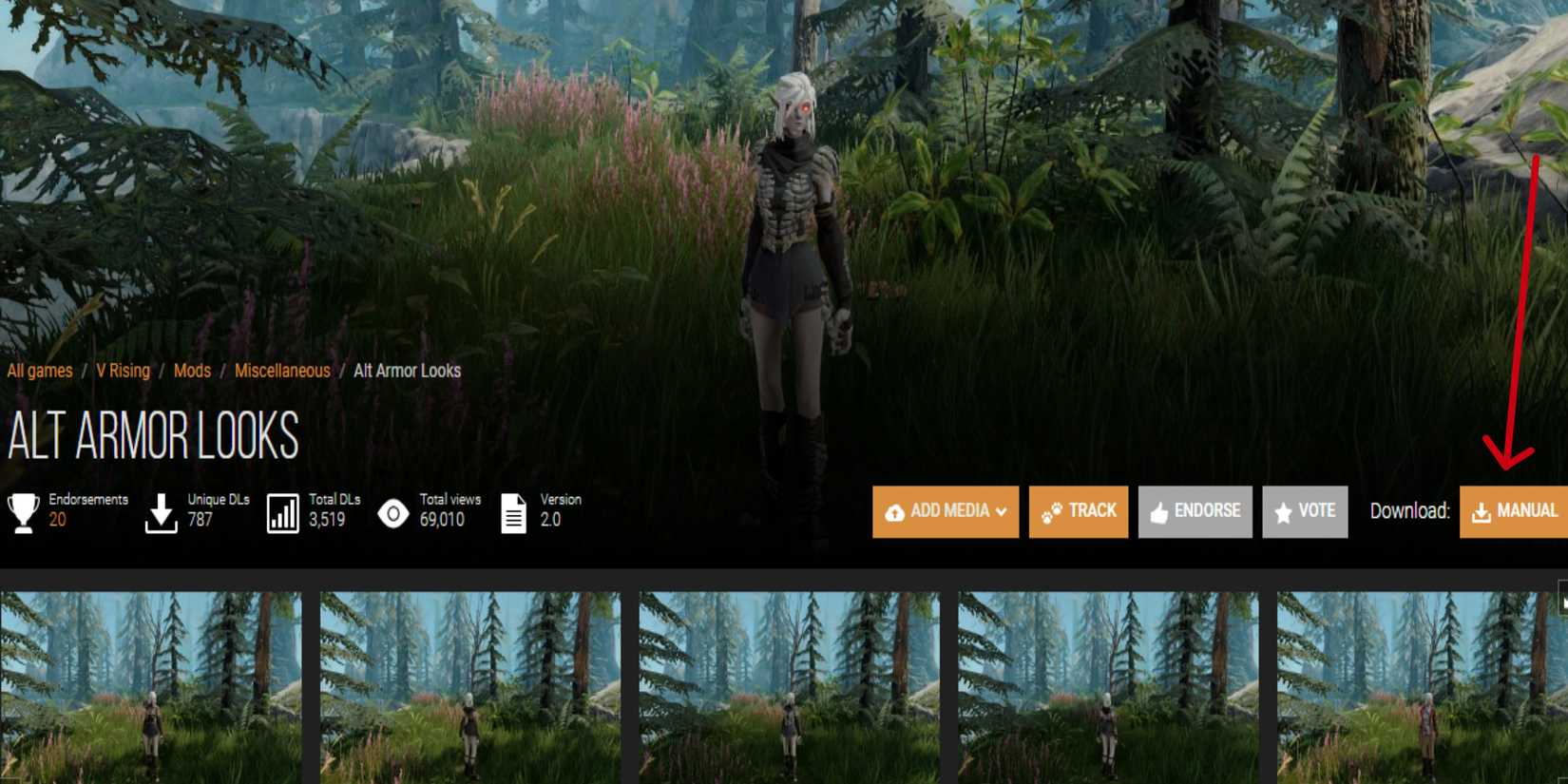This screenshot has width=1568, height=784.
Task: Click the star icon on the VOTE button
Action: pos(1285,510)
